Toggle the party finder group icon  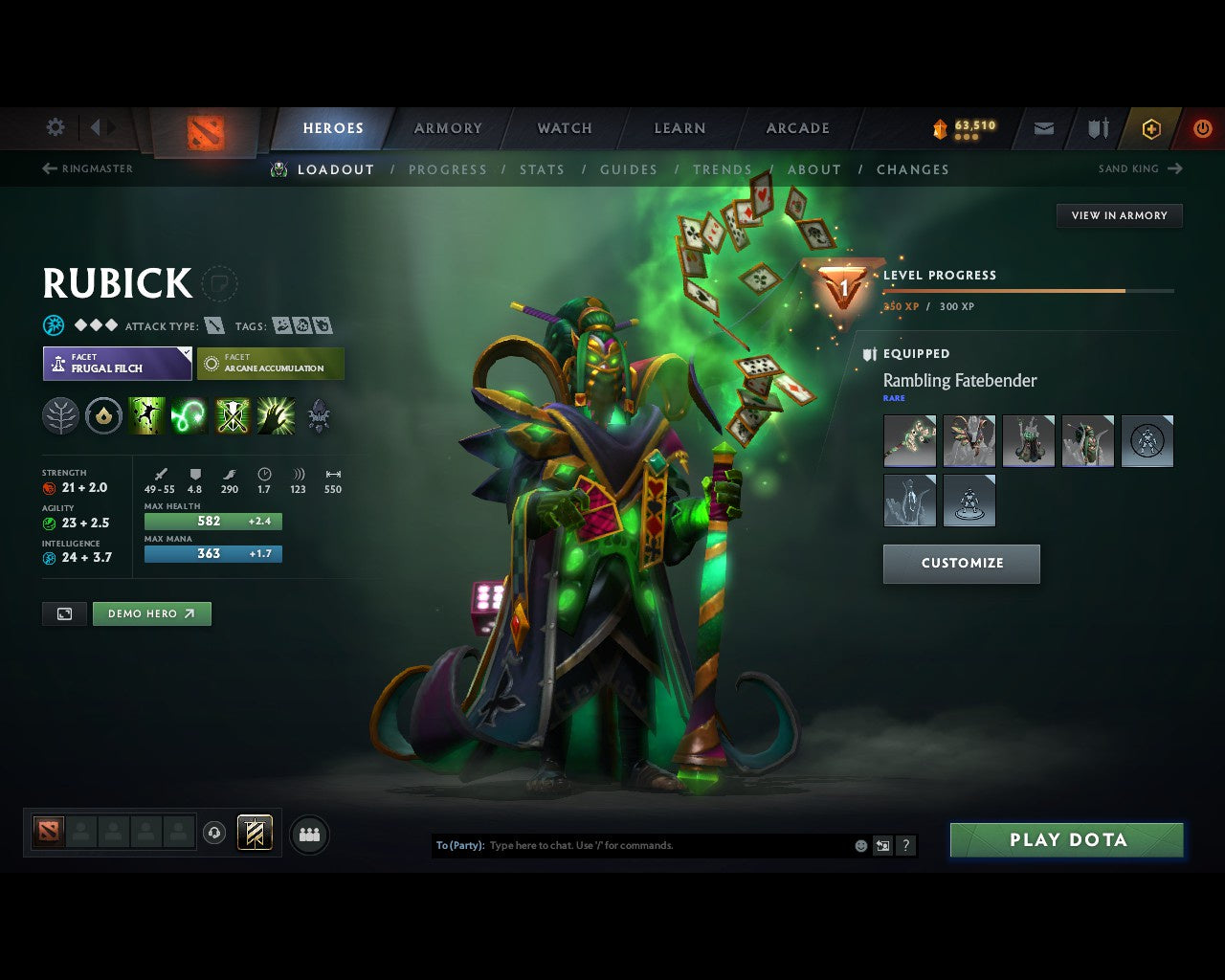(308, 834)
